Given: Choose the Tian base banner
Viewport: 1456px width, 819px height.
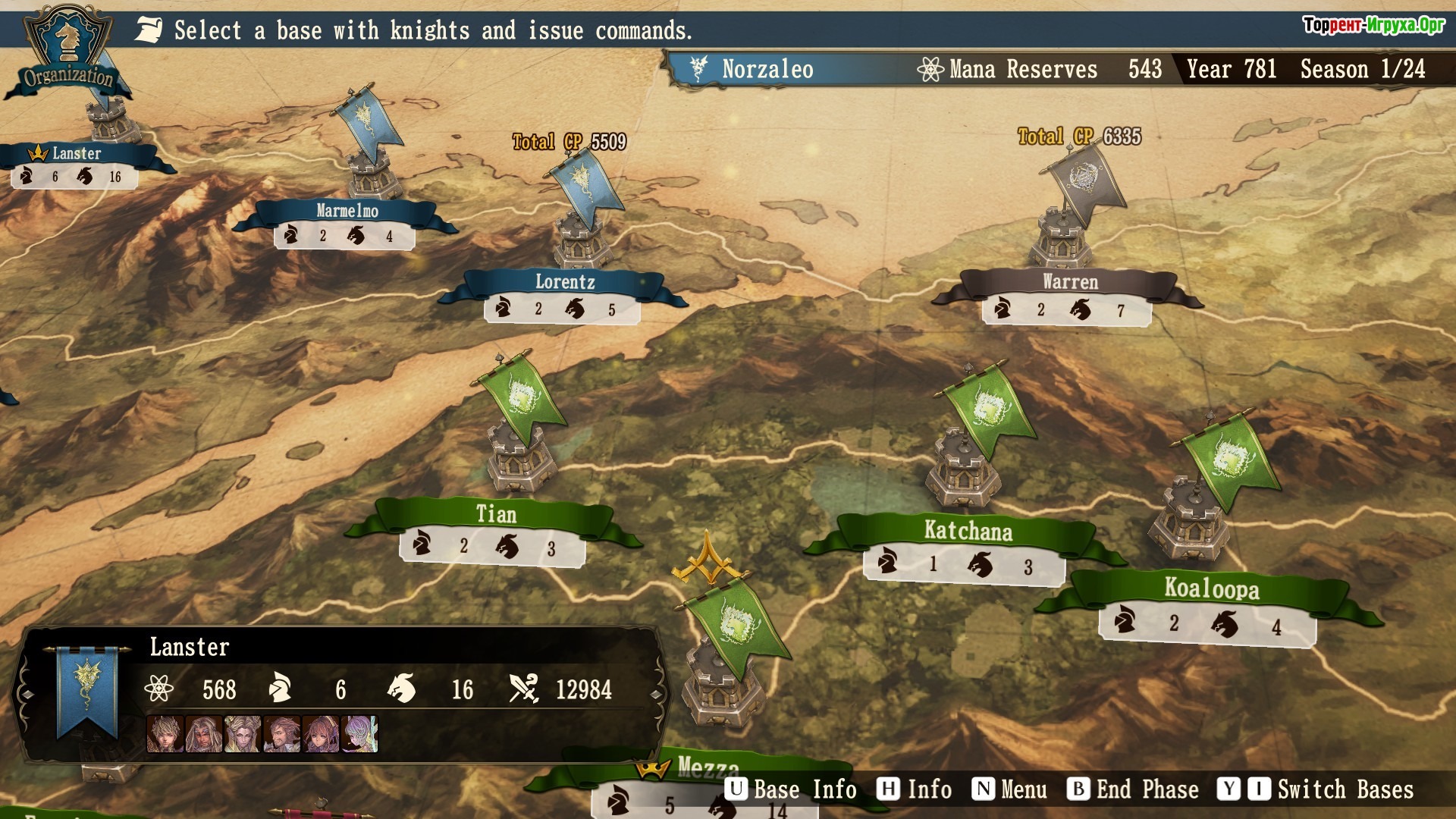Looking at the screenshot, I should click(x=496, y=515).
